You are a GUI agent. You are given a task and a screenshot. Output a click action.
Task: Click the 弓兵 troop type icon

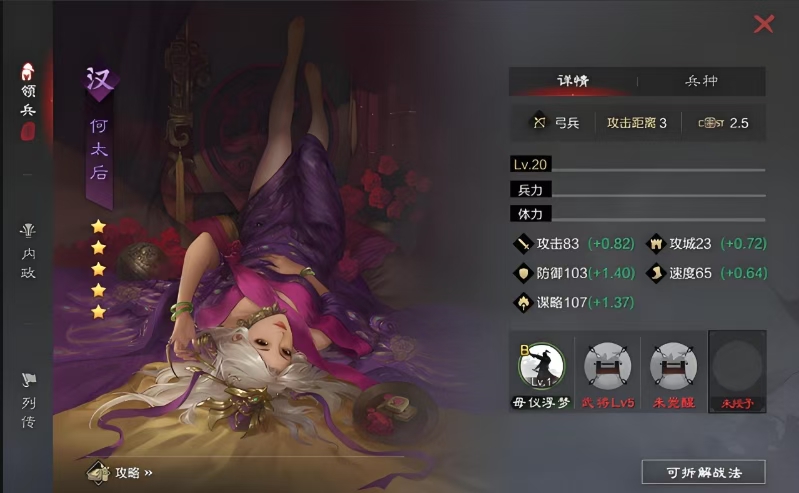[x=540, y=123]
